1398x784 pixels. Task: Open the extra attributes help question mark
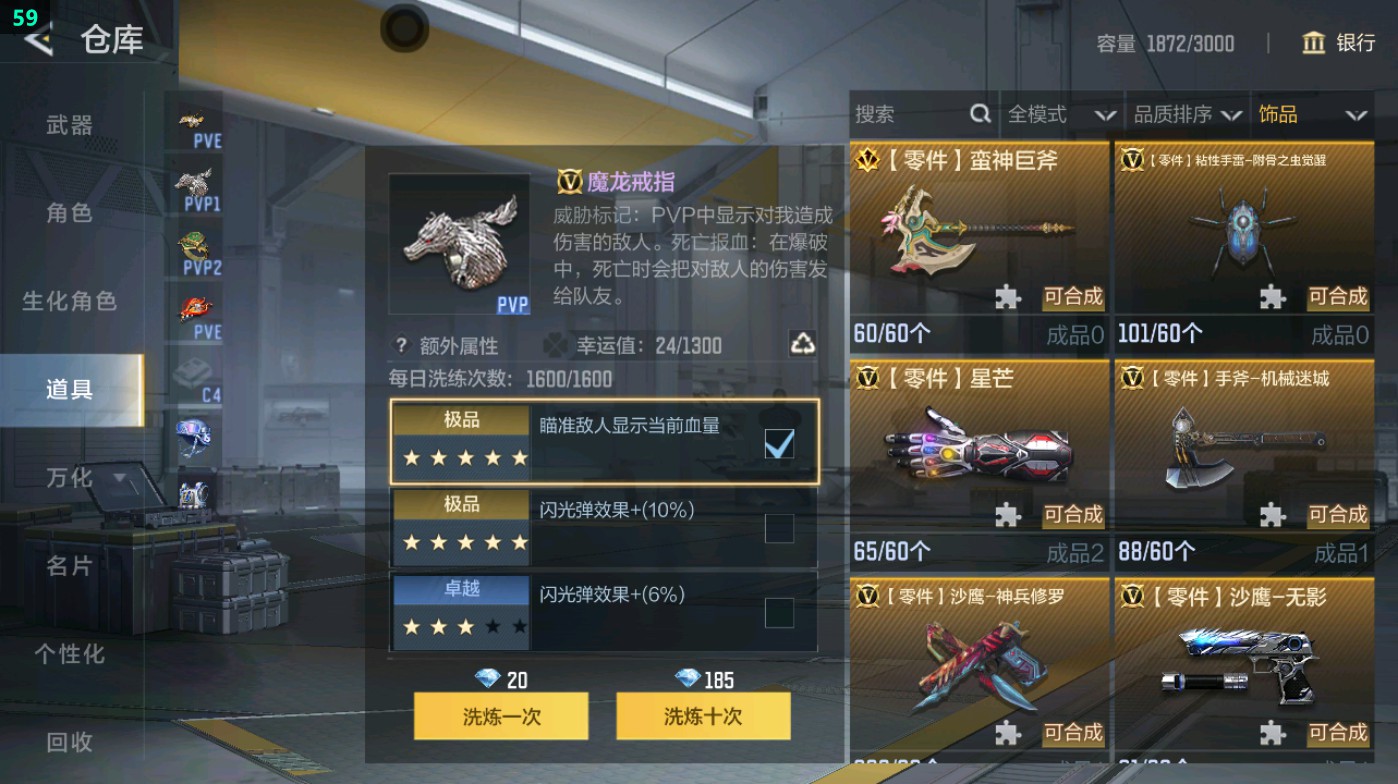pos(400,345)
